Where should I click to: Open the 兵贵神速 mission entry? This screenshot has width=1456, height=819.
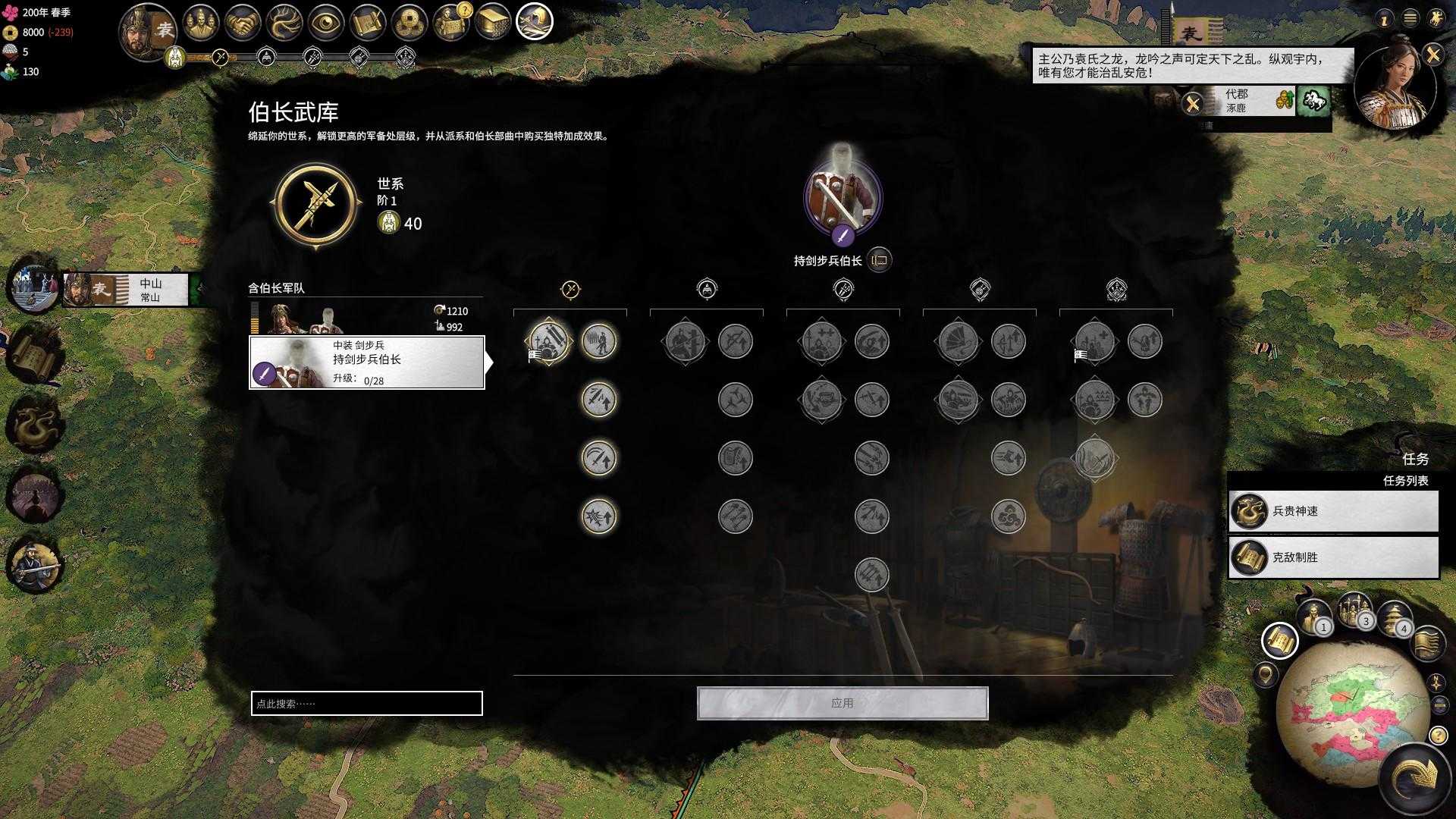click(1333, 511)
